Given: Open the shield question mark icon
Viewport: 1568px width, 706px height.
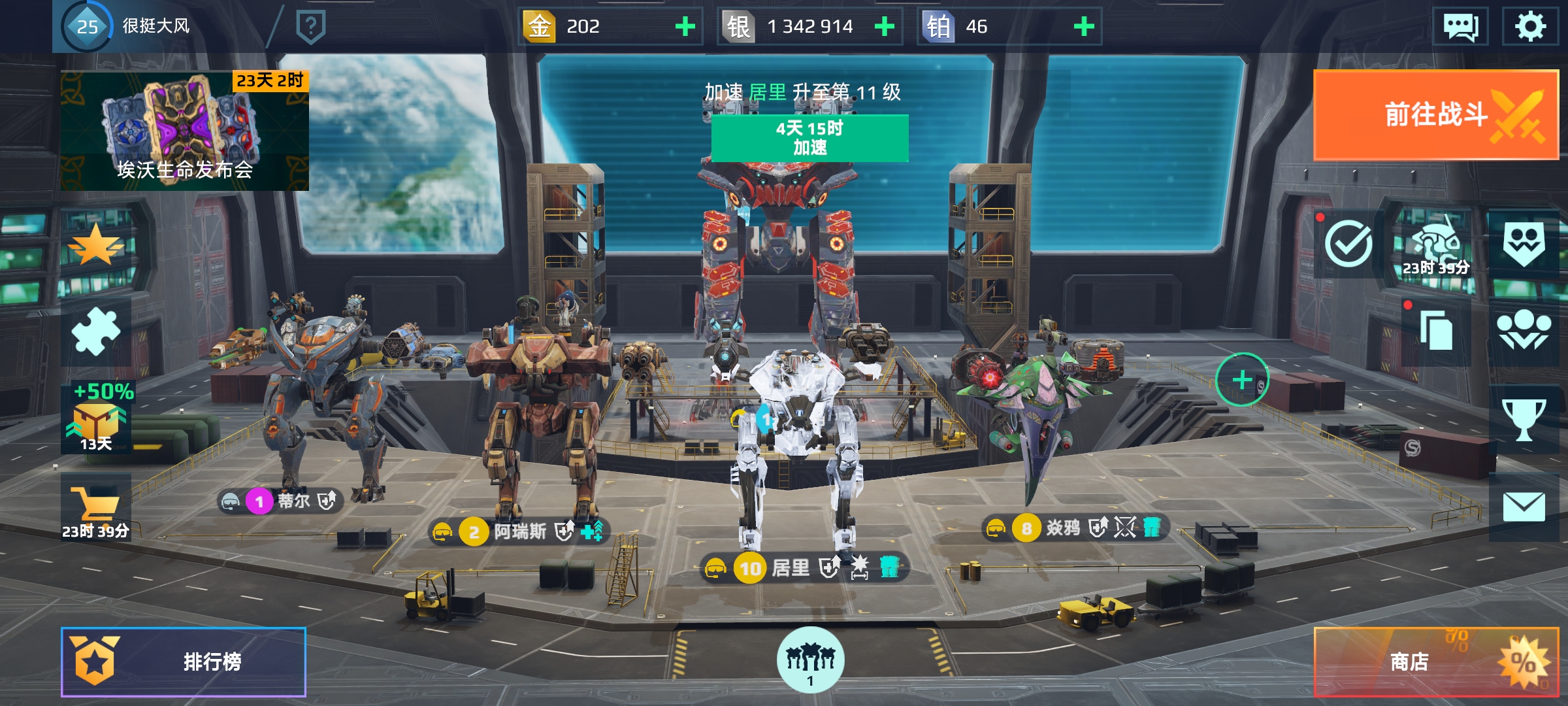Looking at the screenshot, I should click(311, 27).
